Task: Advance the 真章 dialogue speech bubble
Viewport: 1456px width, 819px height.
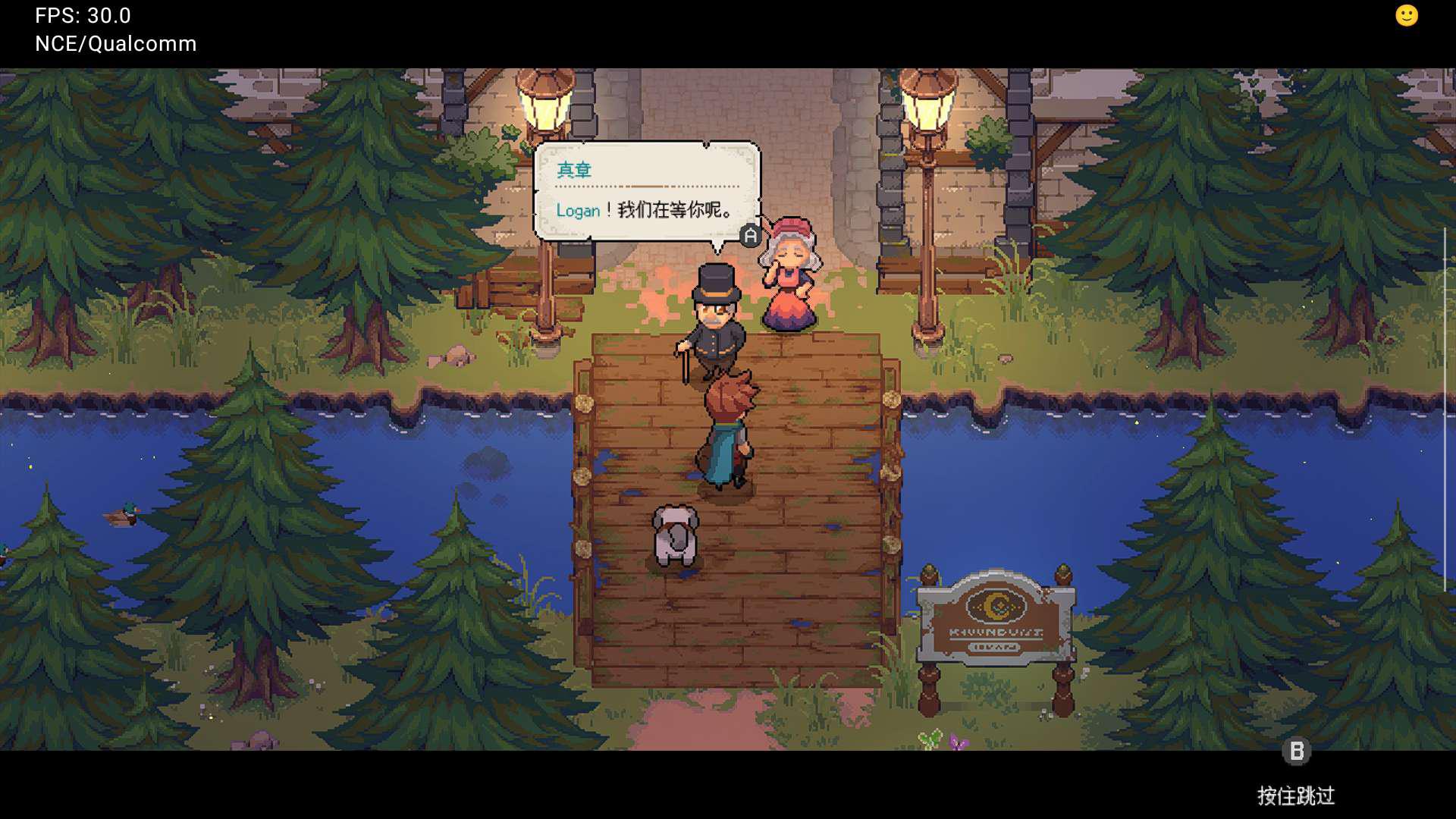Action: [x=749, y=236]
